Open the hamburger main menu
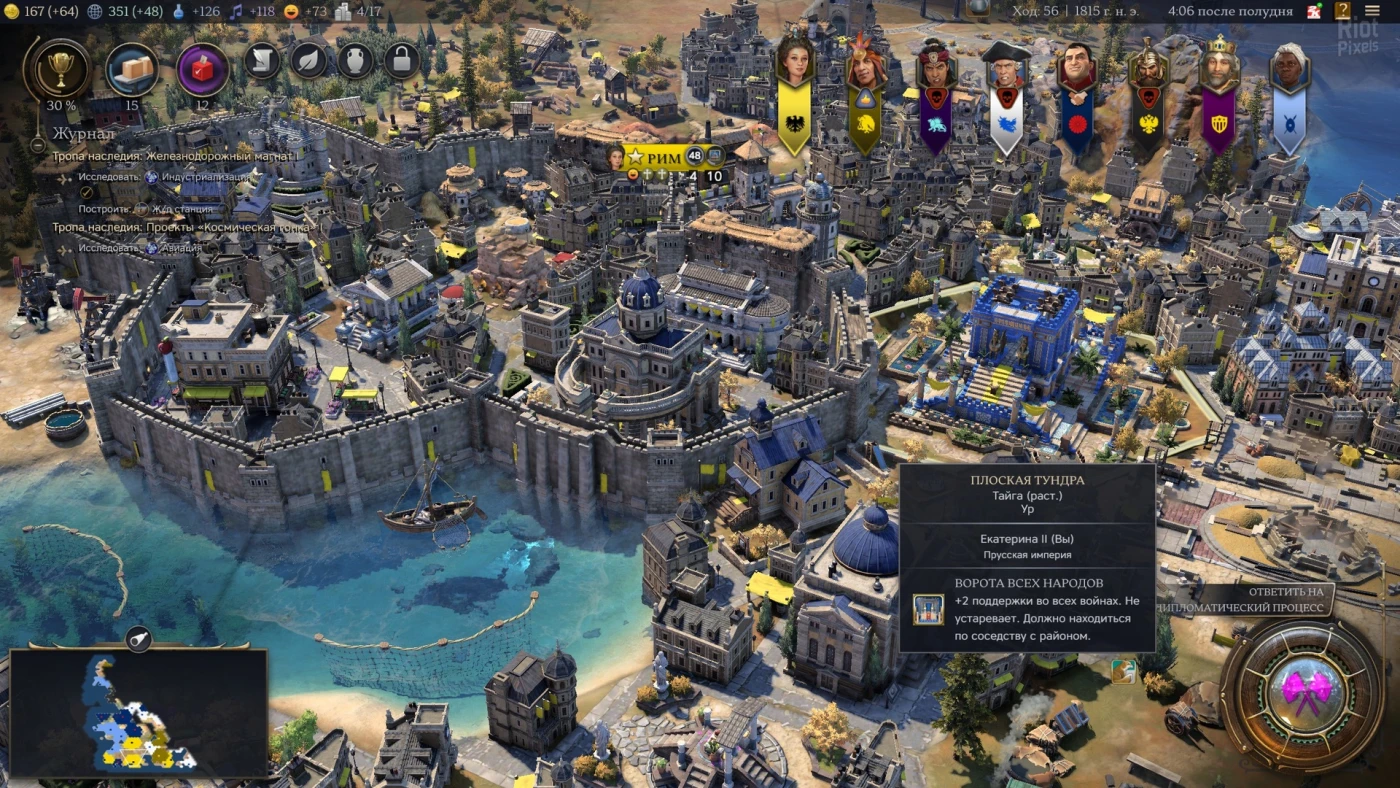Screen dimensions: 1400x788 [1372, 12]
